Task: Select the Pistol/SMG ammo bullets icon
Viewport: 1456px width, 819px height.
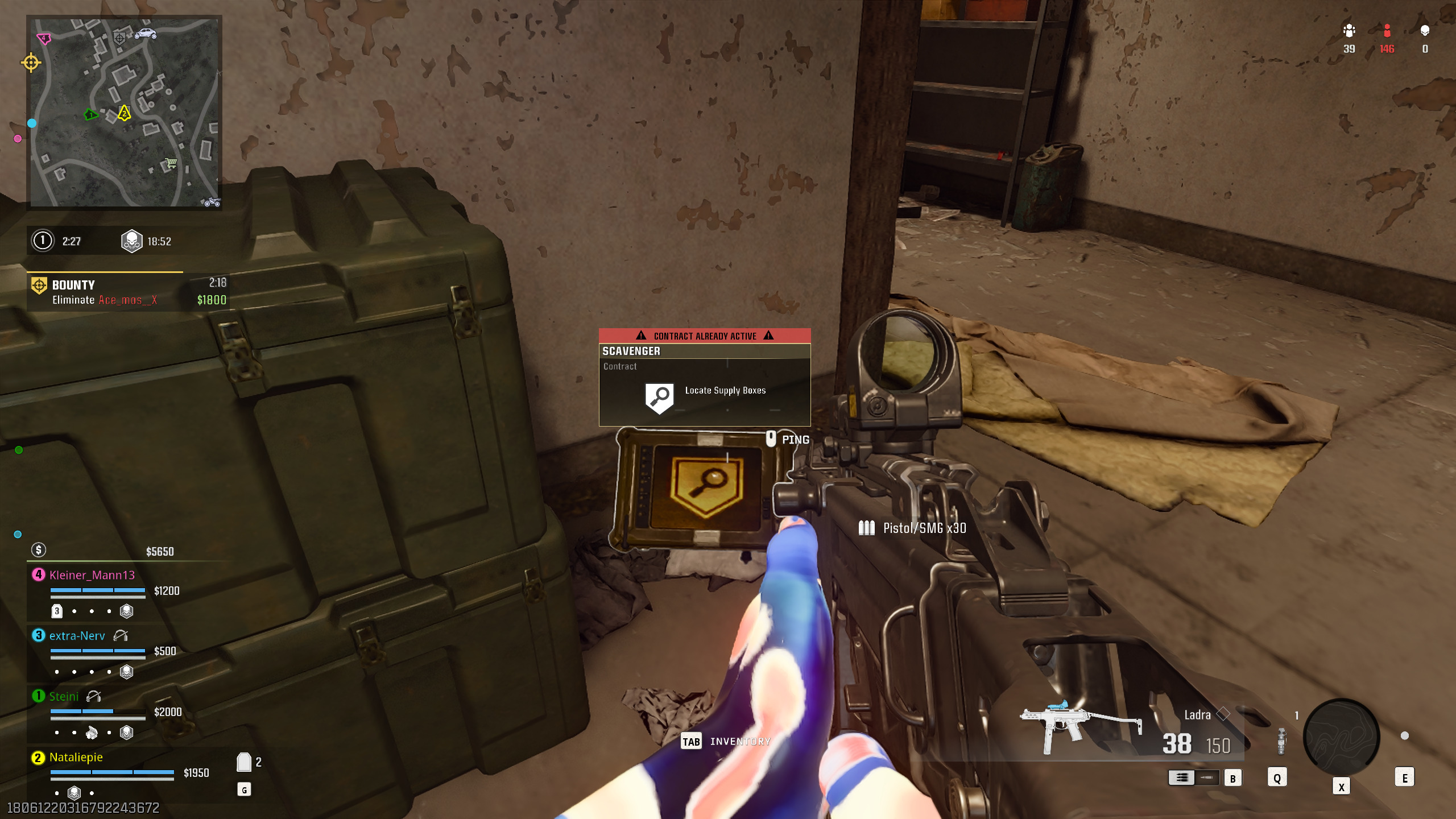Action: pos(867,528)
